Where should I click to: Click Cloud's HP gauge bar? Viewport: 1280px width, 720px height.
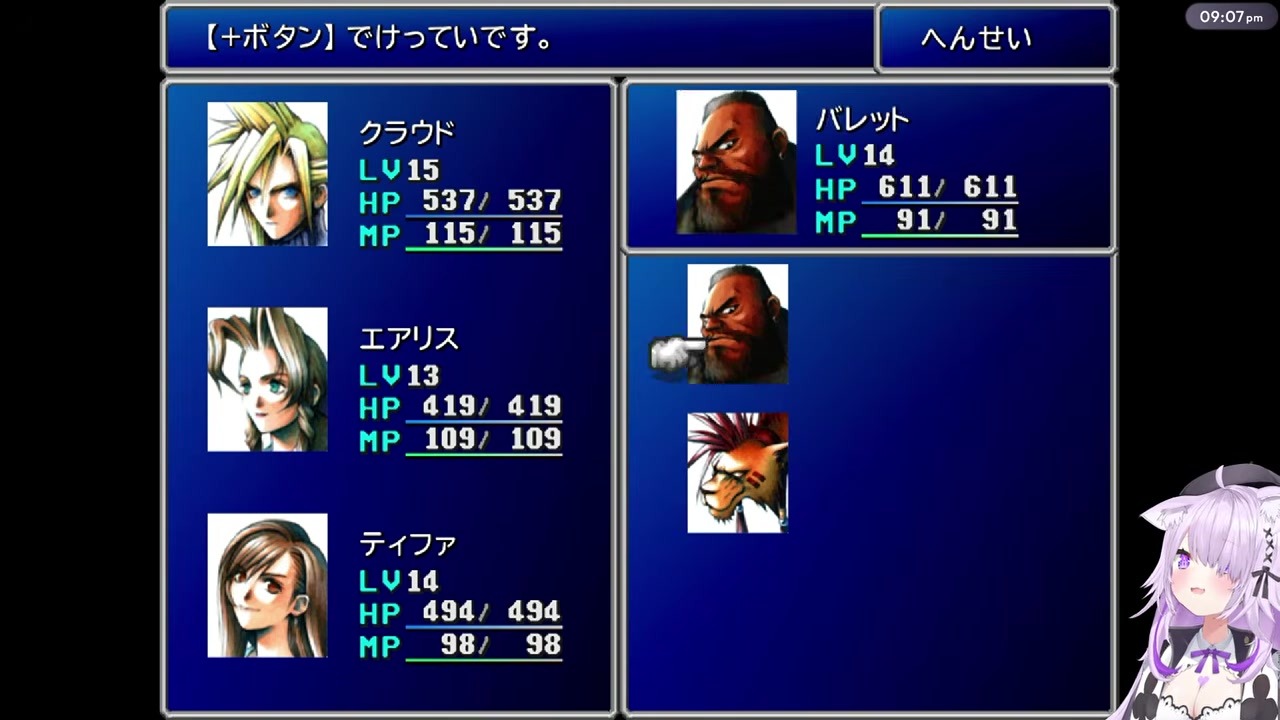[x=484, y=215]
